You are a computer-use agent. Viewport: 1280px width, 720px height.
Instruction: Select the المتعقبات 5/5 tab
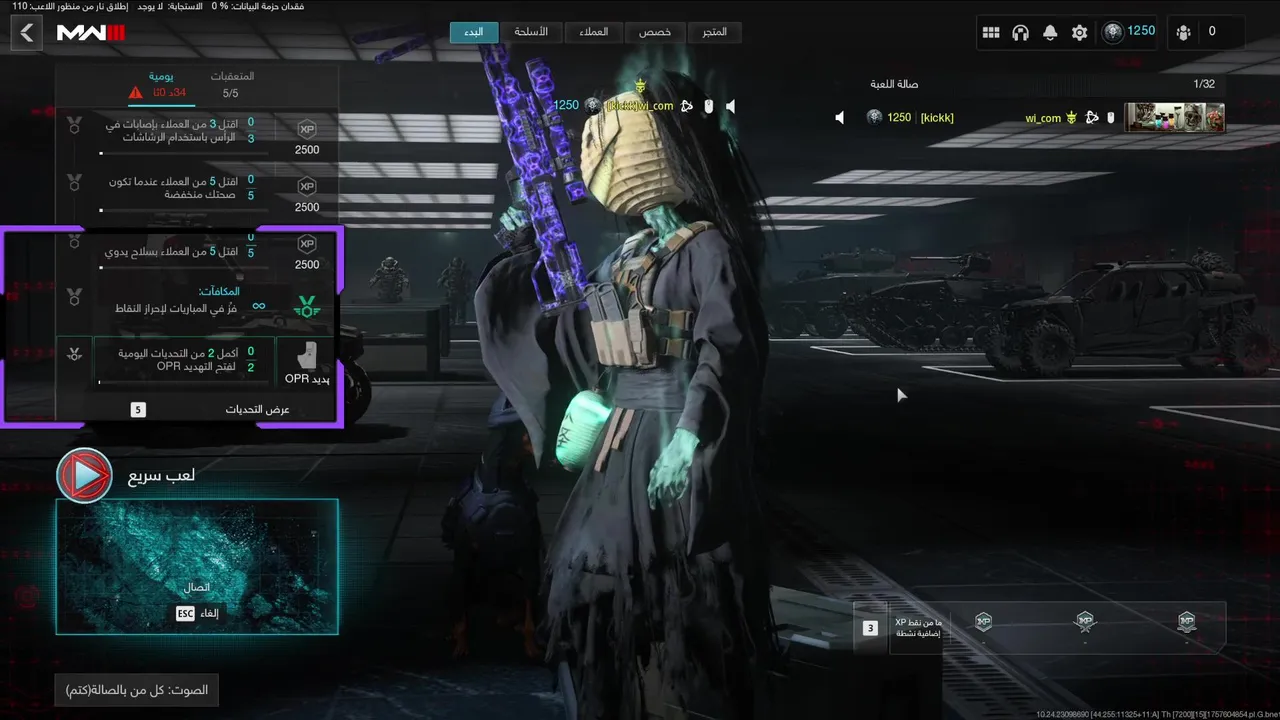coord(231,84)
